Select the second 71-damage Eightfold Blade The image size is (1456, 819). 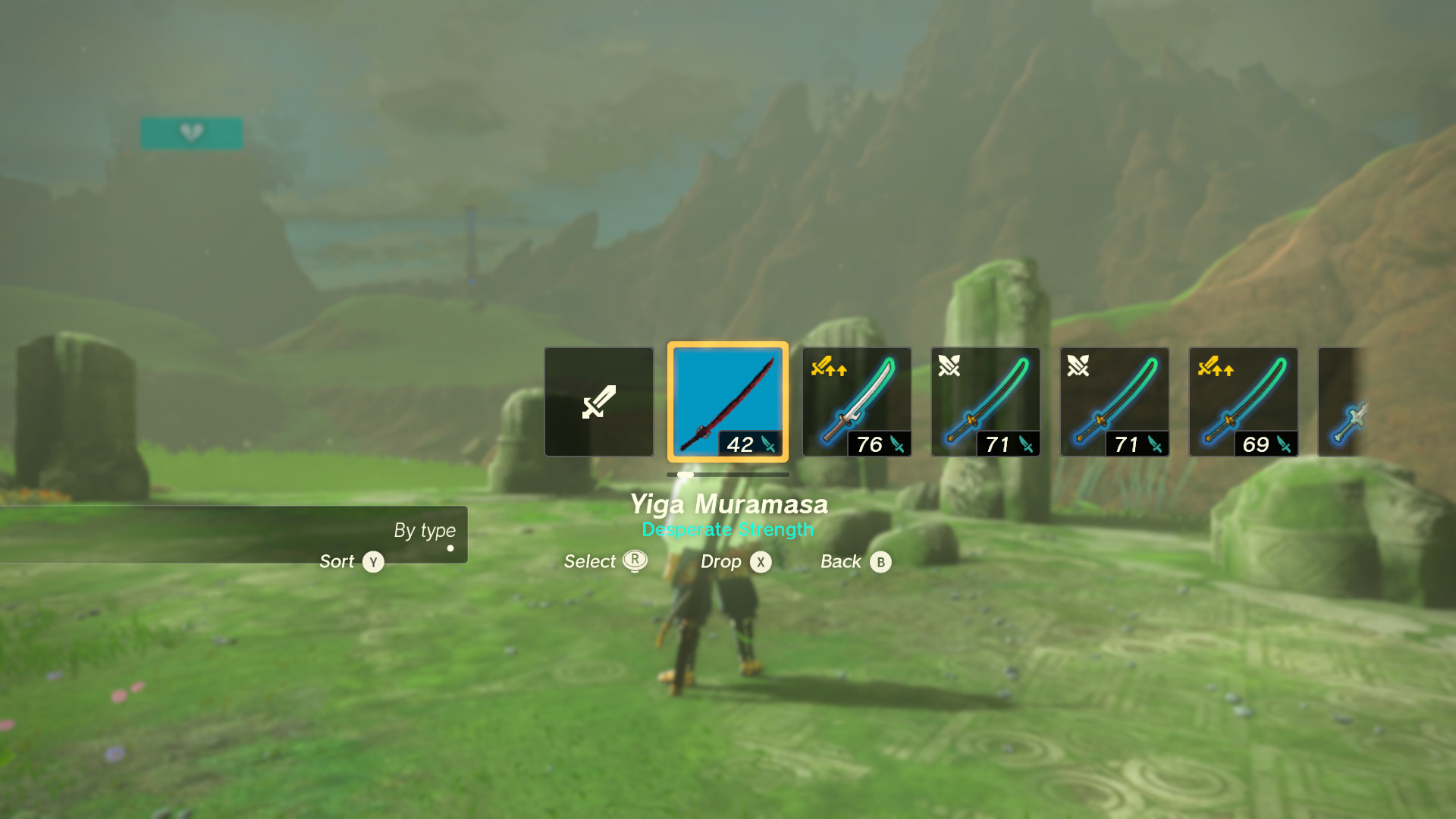click(x=1114, y=401)
